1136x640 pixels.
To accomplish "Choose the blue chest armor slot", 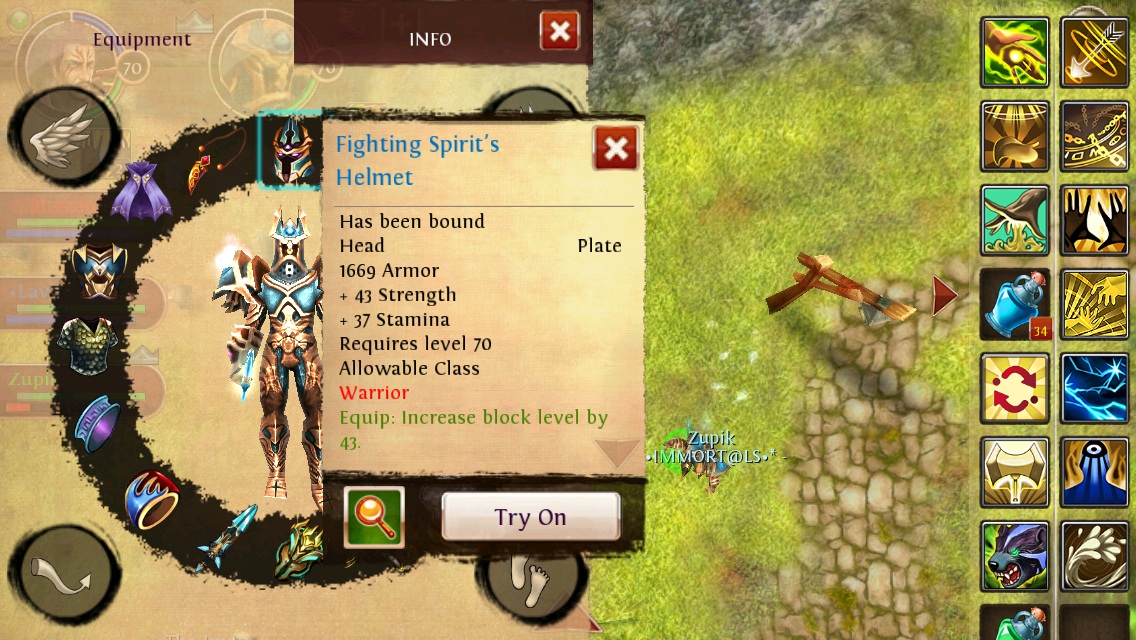I will pyautogui.click(x=98, y=269).
